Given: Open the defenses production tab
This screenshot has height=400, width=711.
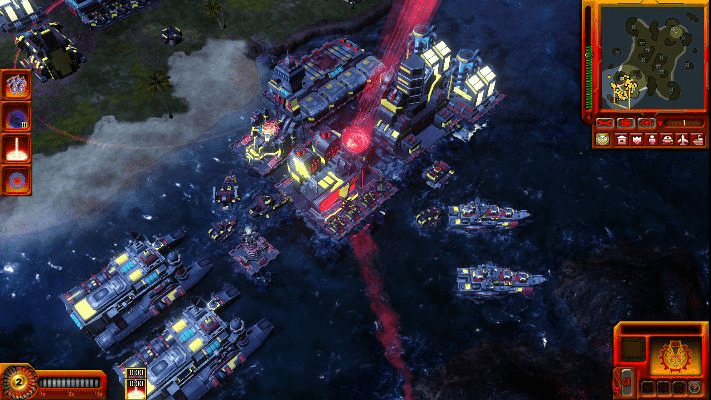Looking at the screenshot, I should tap(636, 139).
